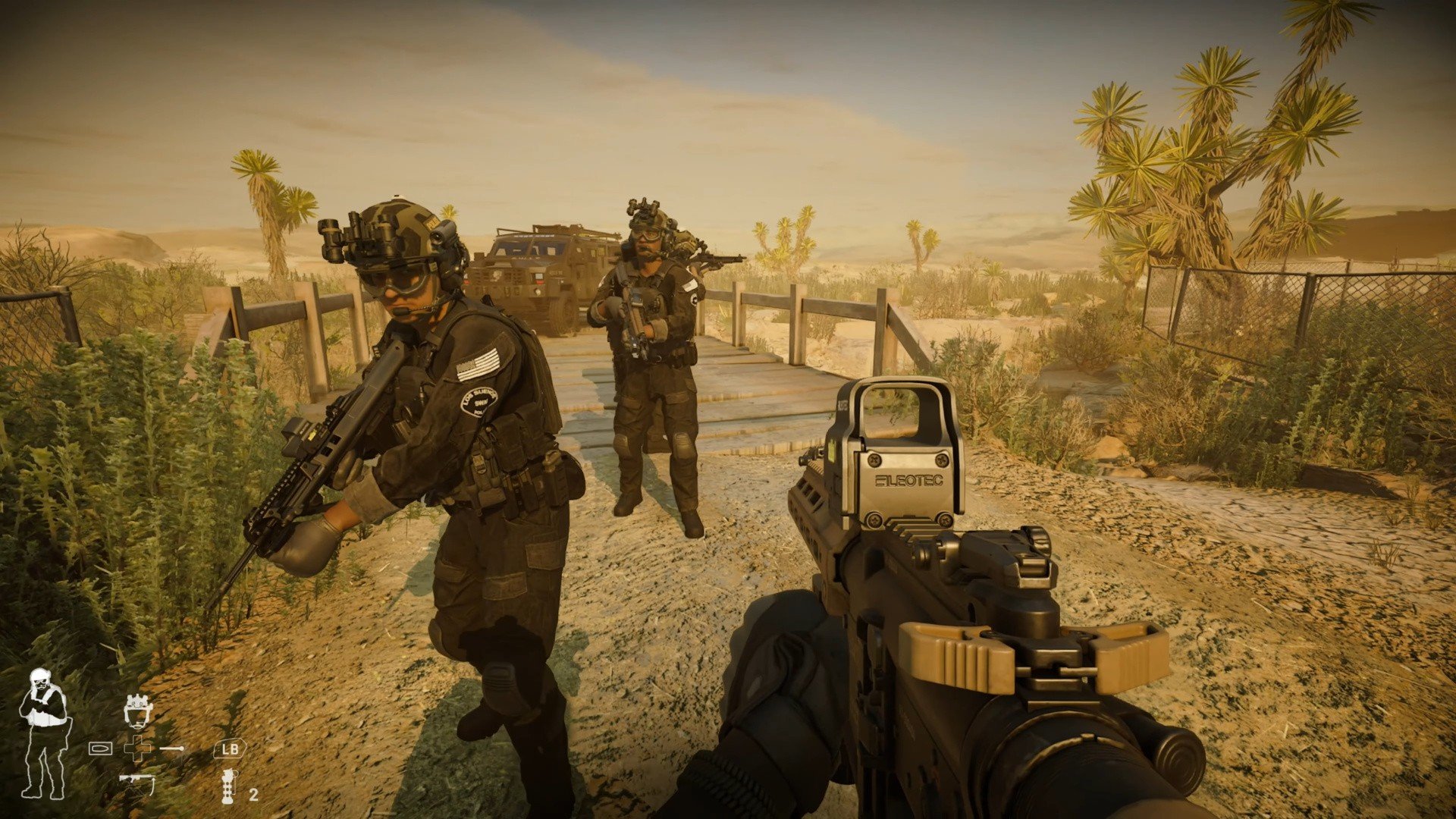Choose the bullet ammo type icon

pyautogui.click(x=100, y=748)
